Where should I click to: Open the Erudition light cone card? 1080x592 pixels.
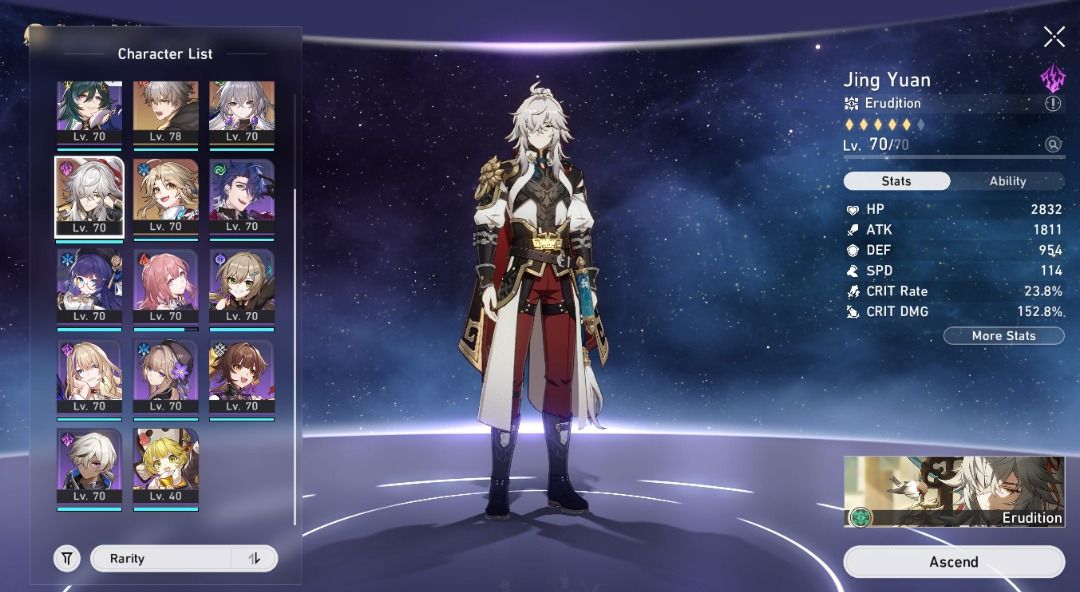click(x=954, y=491)
